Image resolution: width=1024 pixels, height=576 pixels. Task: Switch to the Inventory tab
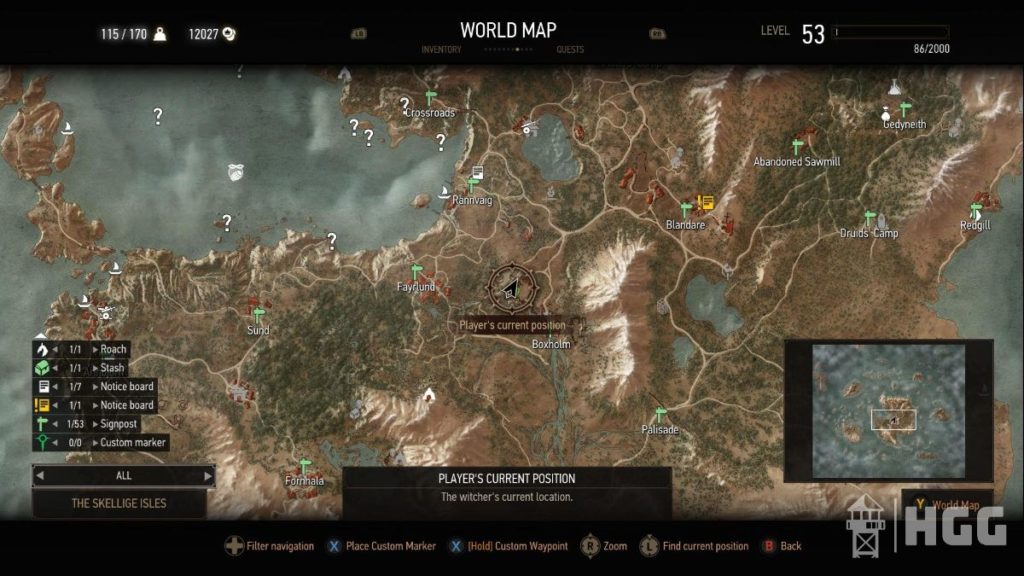[441, 49]
